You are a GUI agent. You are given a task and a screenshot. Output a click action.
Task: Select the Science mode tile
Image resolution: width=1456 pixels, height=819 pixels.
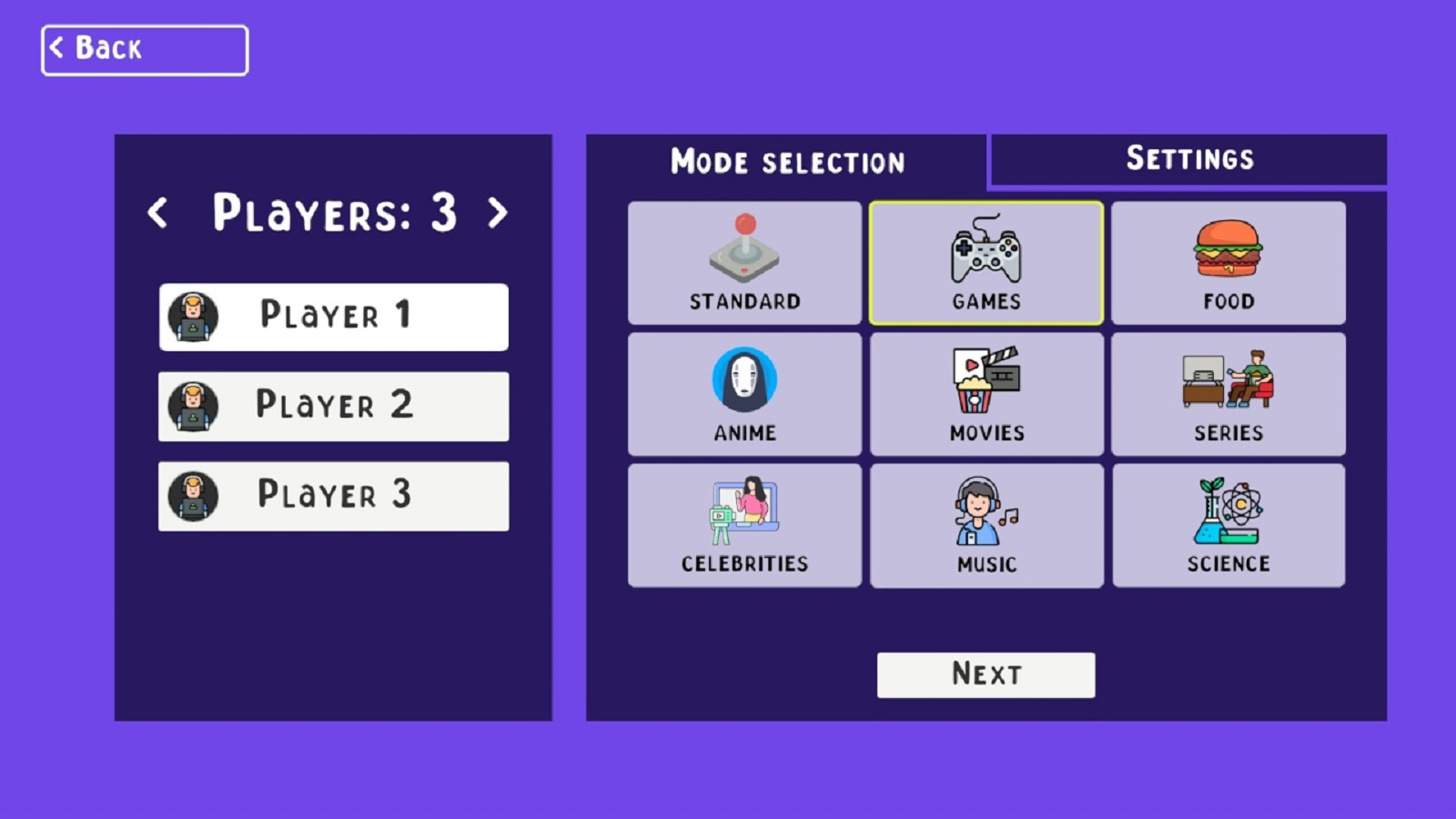1228,525
